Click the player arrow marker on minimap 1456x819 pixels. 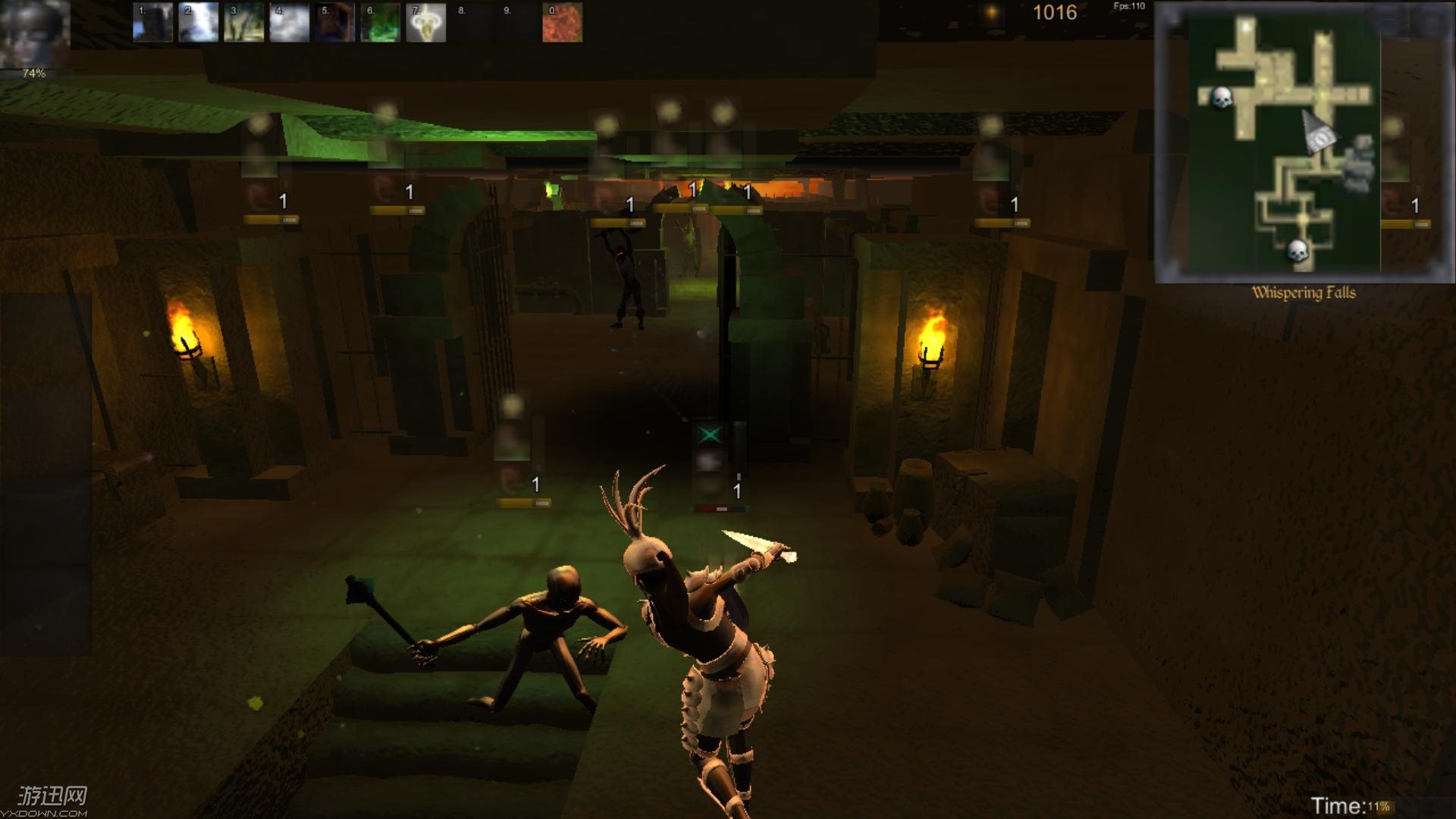point(1319,132)
